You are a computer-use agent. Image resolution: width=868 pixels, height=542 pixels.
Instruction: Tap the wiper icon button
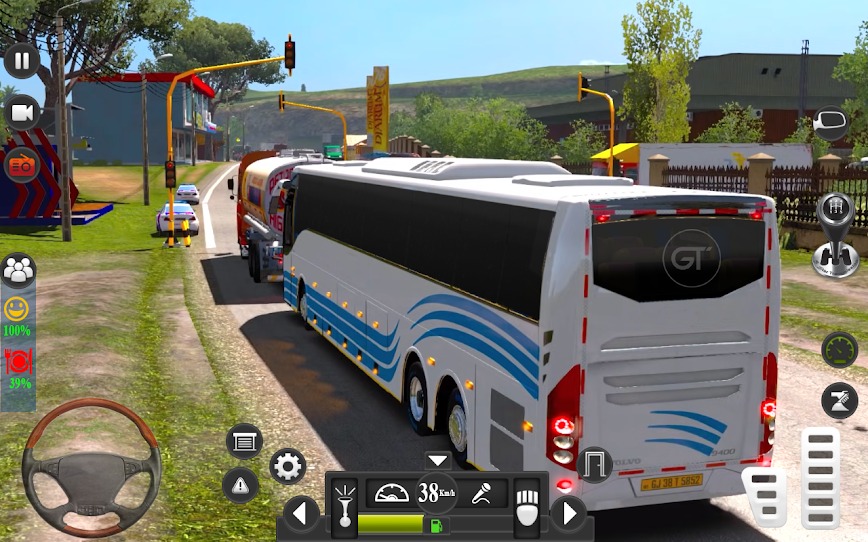[x=839, y=400]
